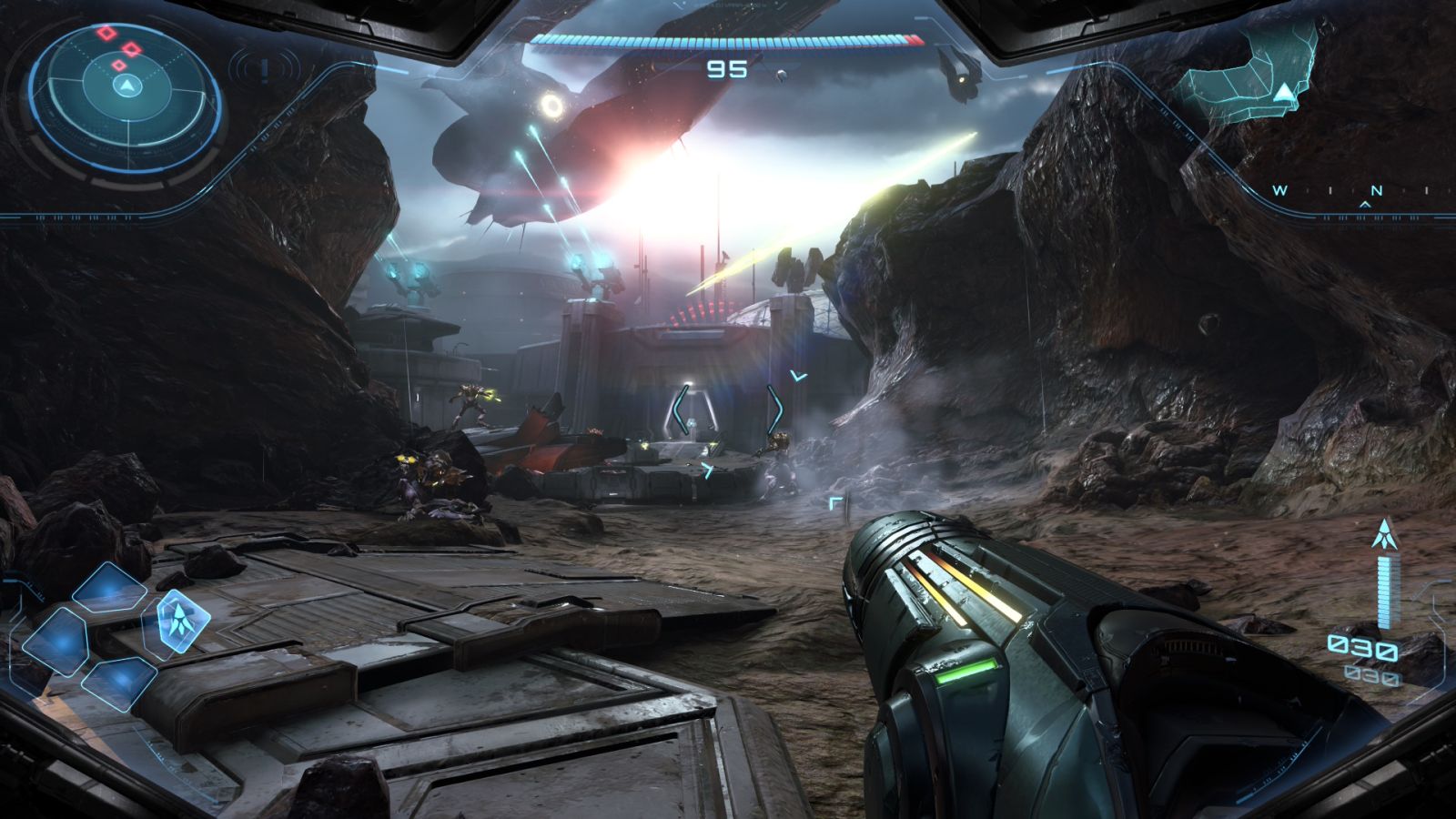The width and height of the screenshot is (1456, 819).
Task: Click the exclamation alert indicator beside the radar
Action: tap(264, 68)
